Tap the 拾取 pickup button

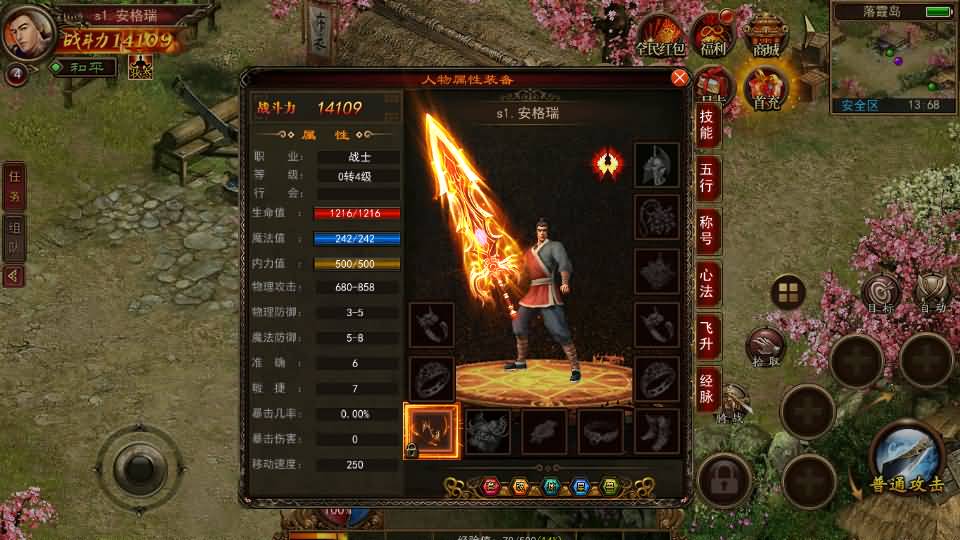point(766,347)
